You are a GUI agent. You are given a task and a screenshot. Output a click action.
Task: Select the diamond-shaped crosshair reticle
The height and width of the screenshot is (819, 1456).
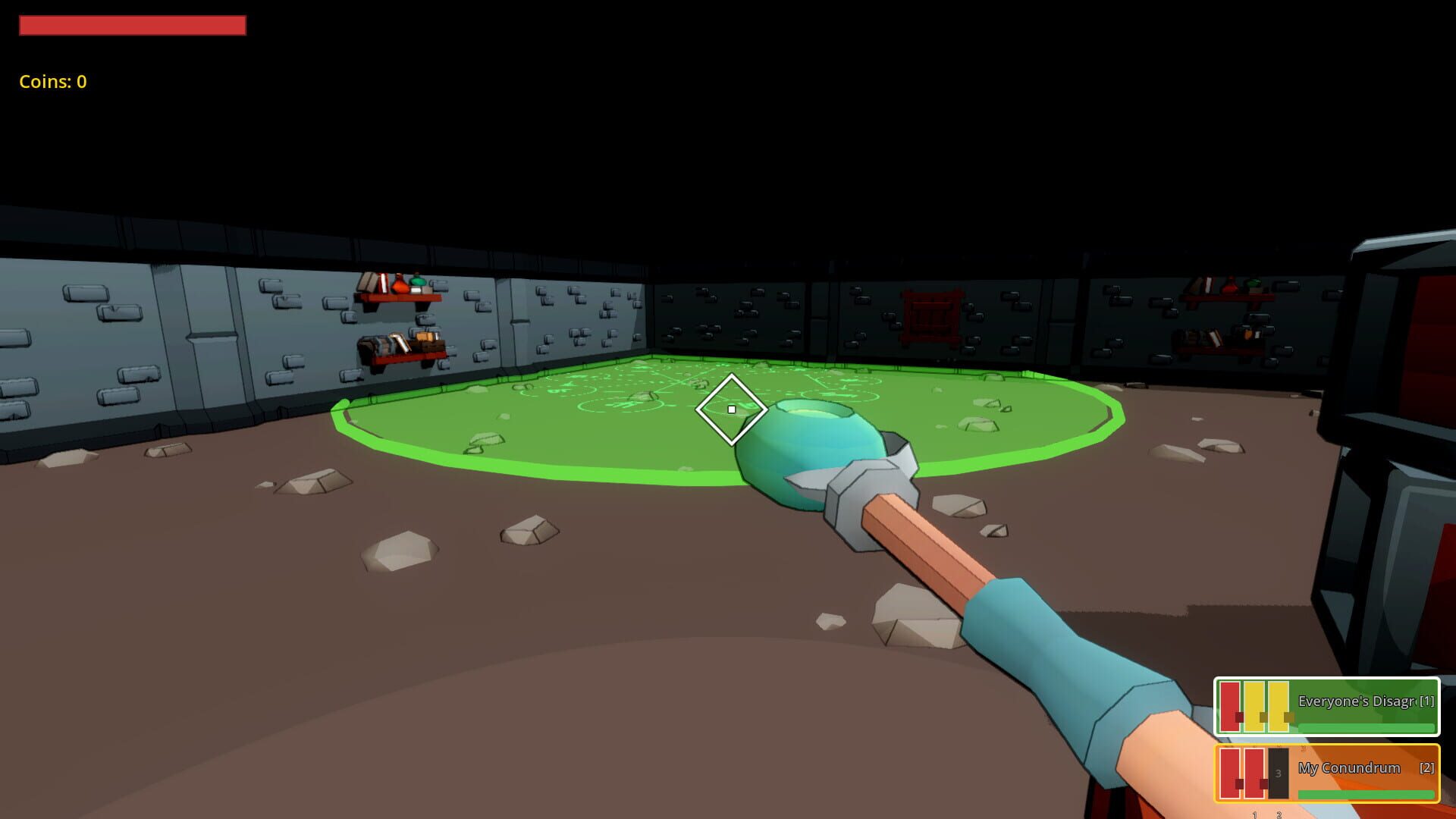[730, 409]
